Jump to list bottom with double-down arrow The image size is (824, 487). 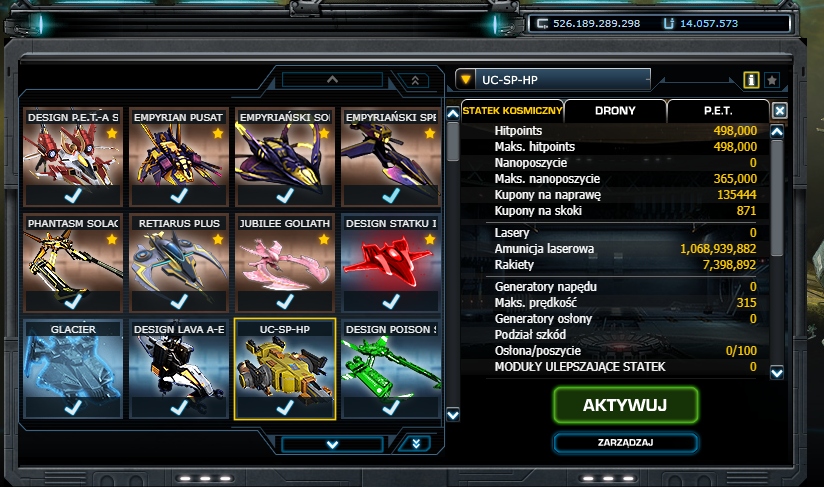point(415,443)
